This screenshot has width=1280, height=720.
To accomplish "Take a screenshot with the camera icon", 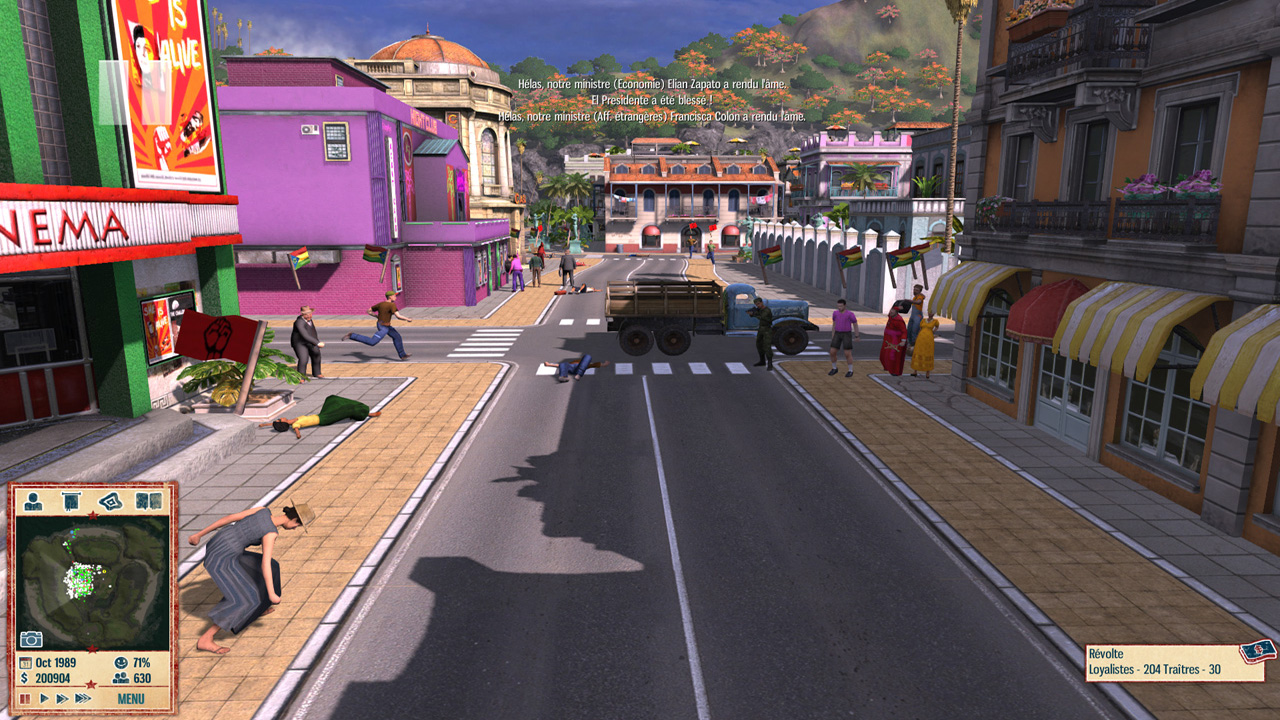I will tap(31, 639).
